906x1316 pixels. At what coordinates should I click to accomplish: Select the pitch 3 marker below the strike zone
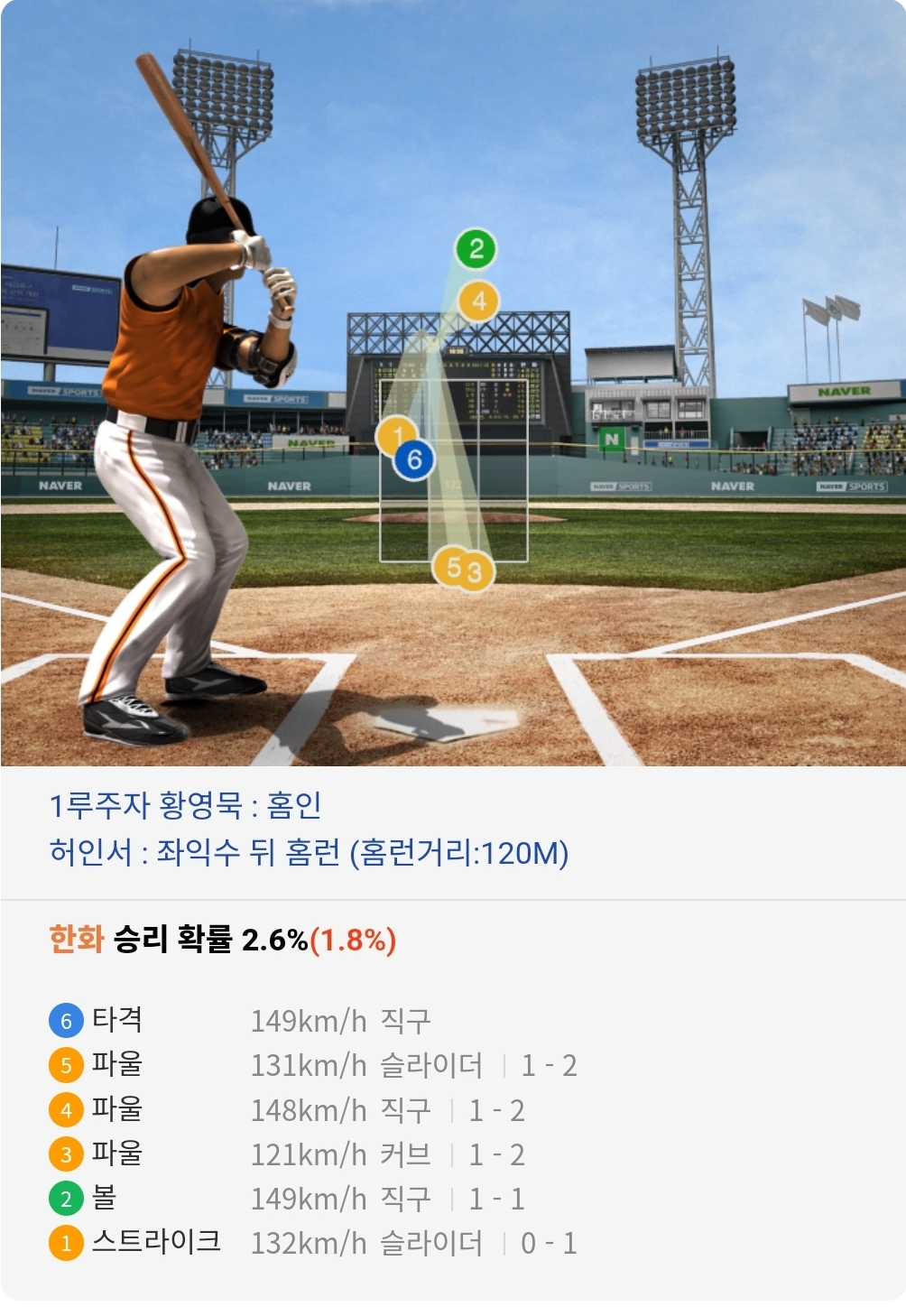(x=476, y=572)
